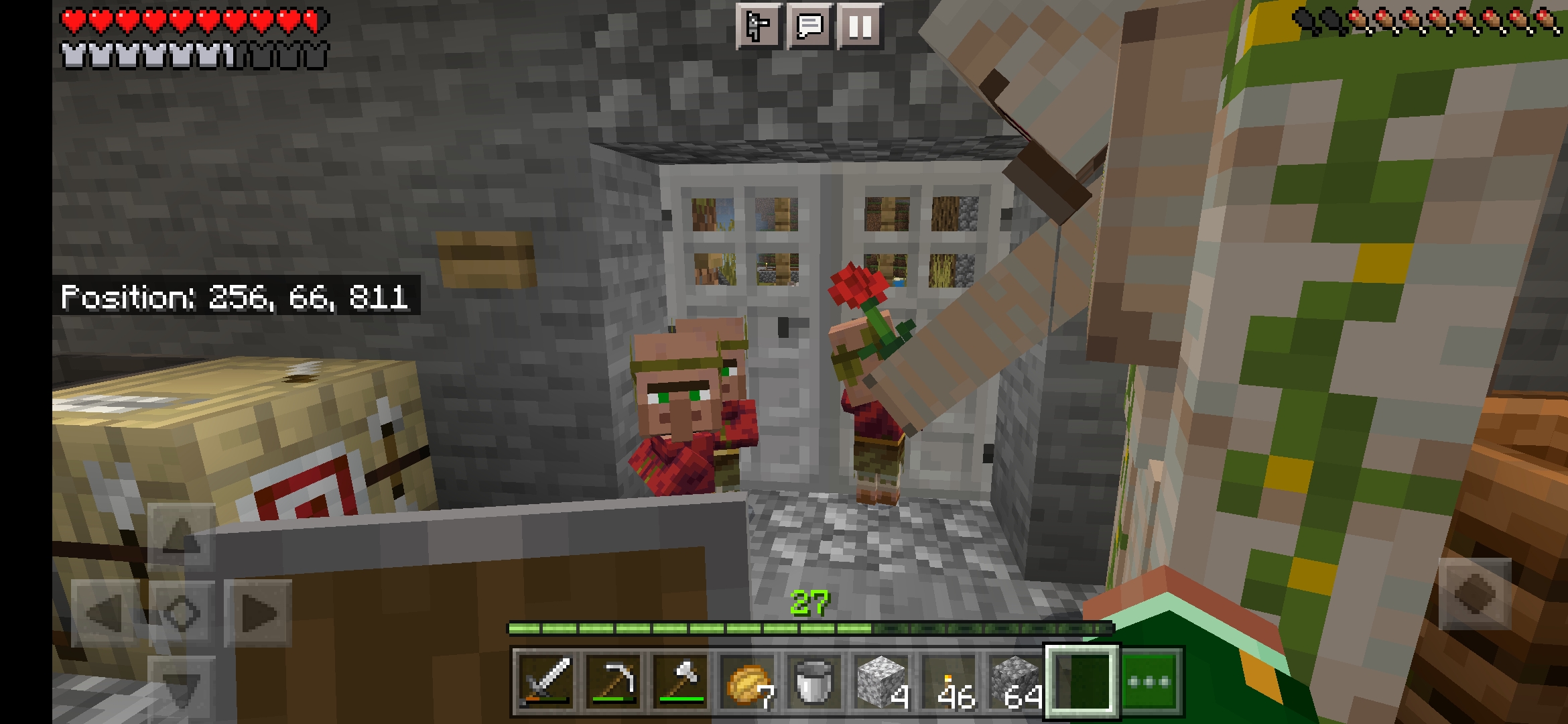Tap the interaction icon left of the chat button
This screenshot has height=724, width=1568.
[x=757, y=27]
